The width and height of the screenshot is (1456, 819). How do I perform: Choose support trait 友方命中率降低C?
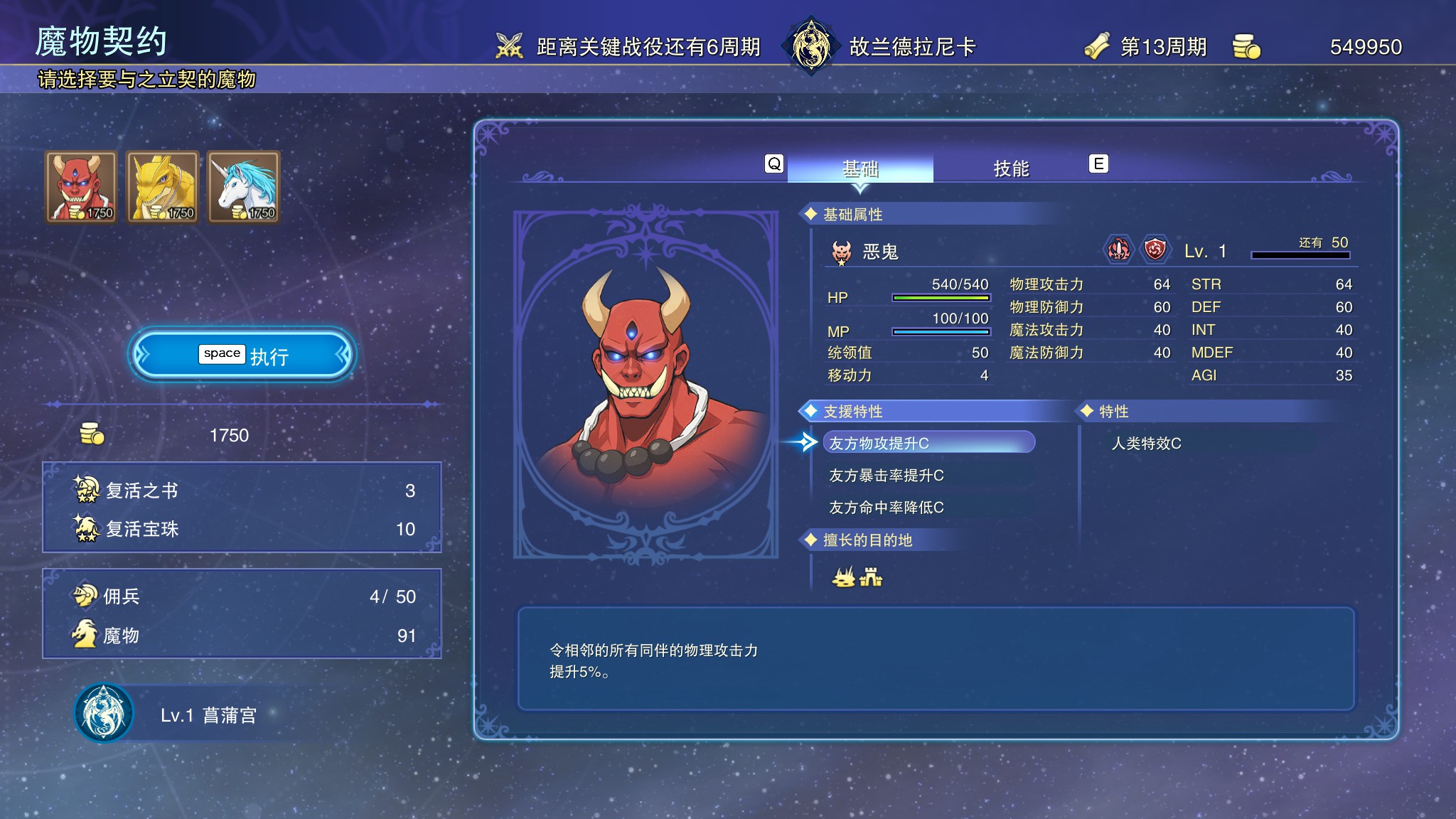point(886,508)
